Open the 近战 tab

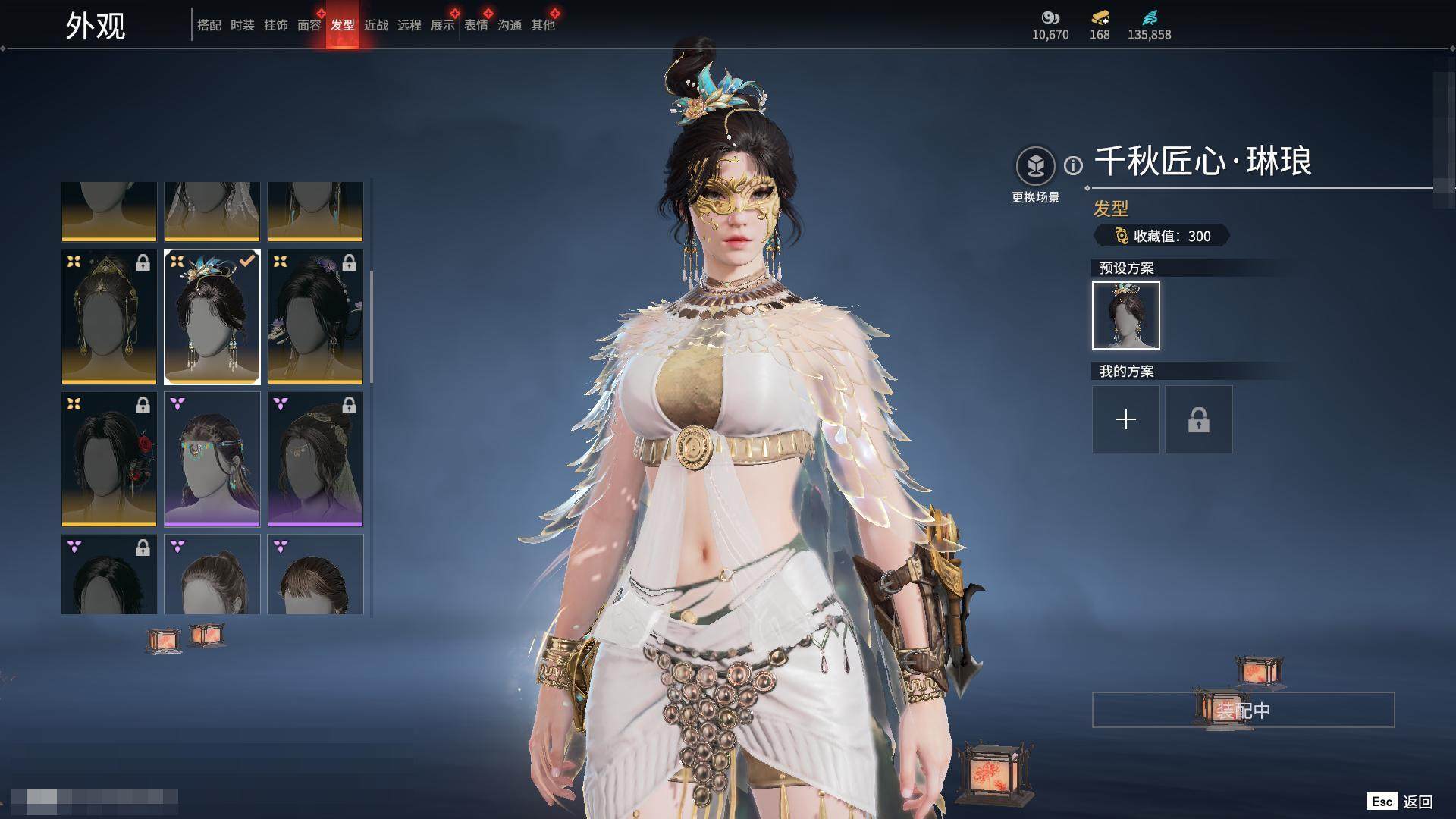[x=375, y=26]
